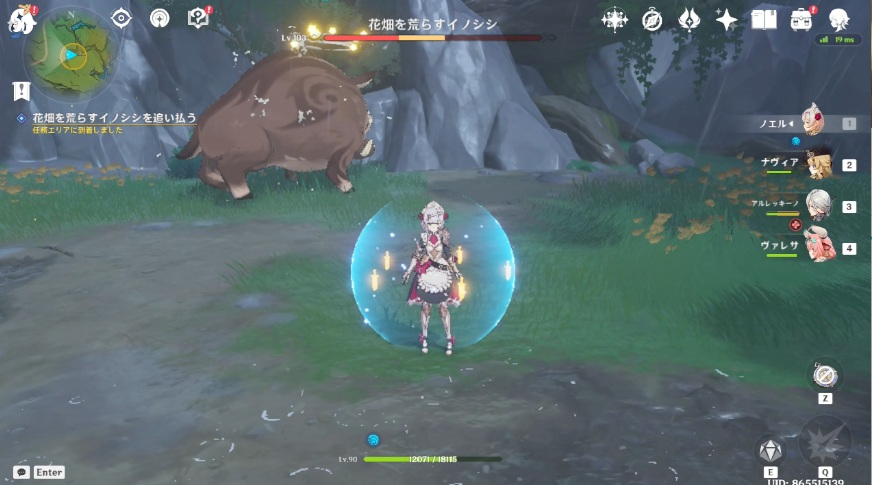Open the Wish four-point star icon

(726, 19)
